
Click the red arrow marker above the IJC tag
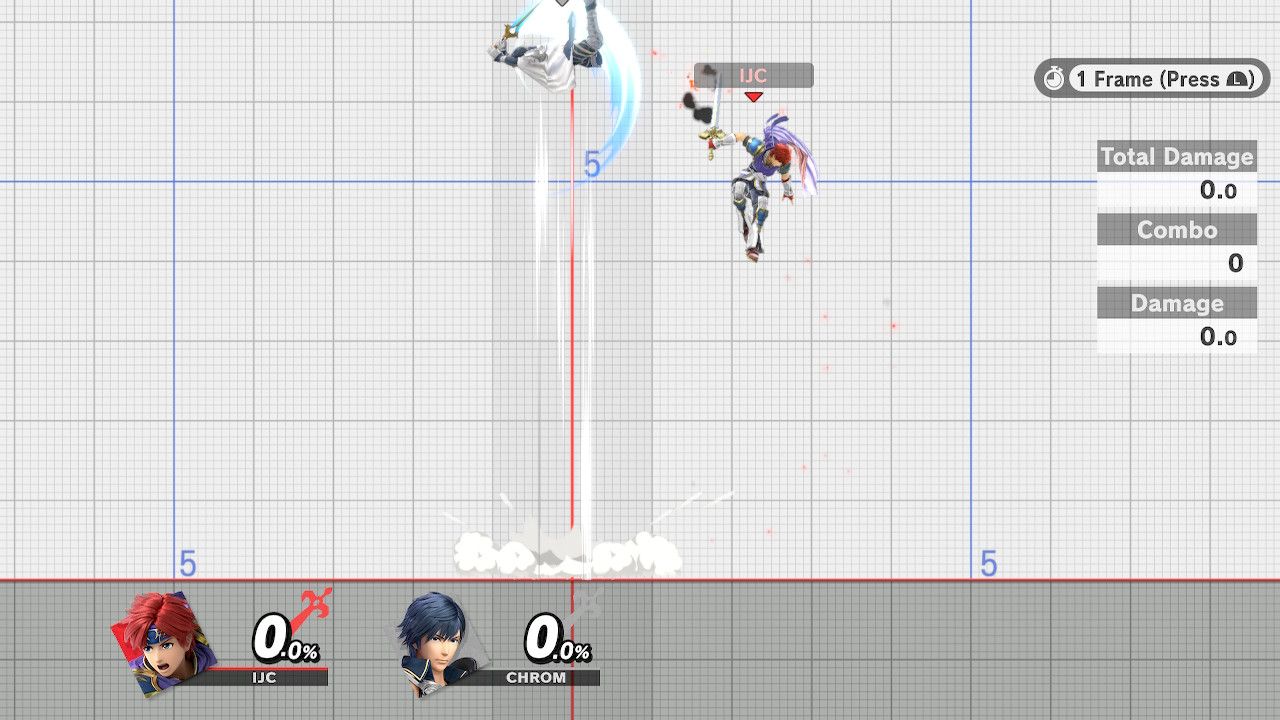click(755, 96)
